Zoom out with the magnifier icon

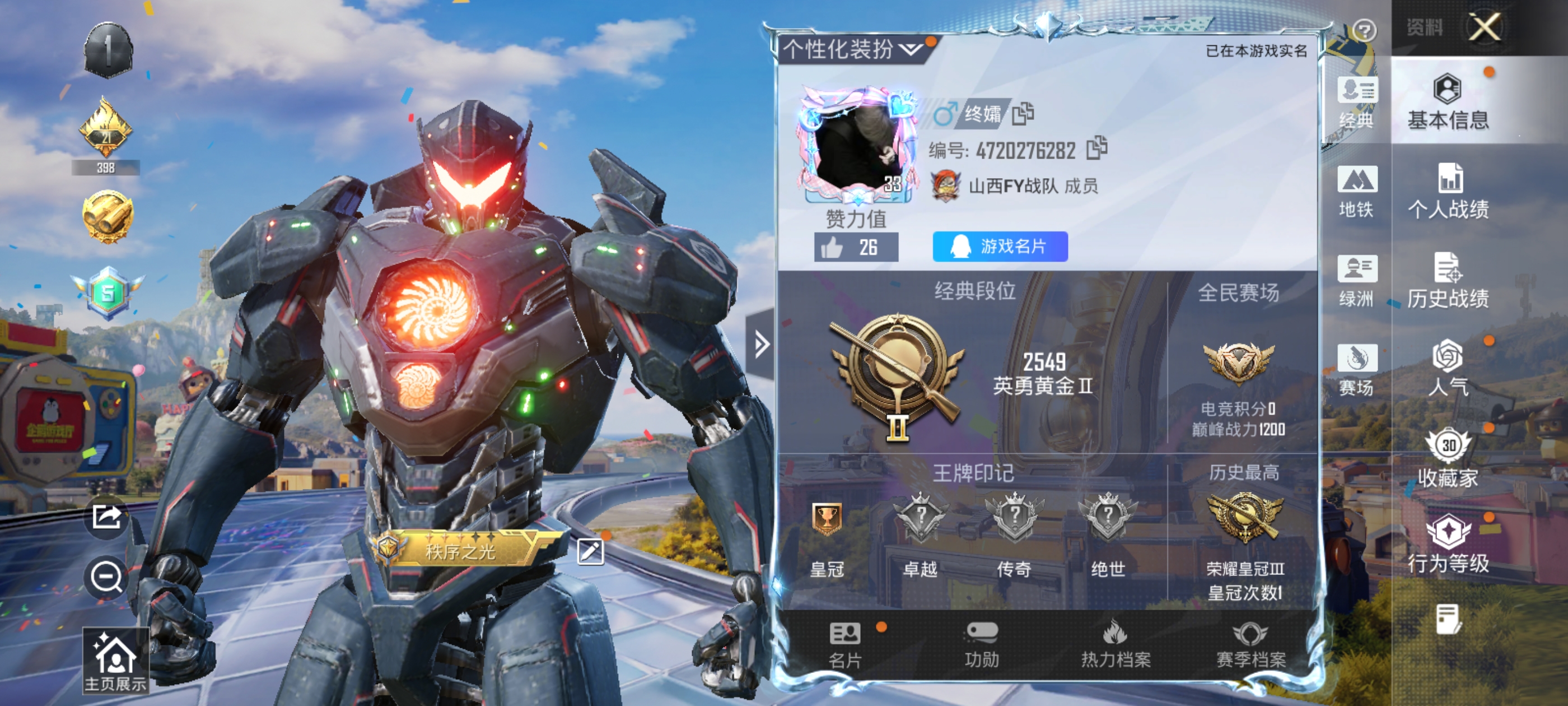tap(107, 576)
